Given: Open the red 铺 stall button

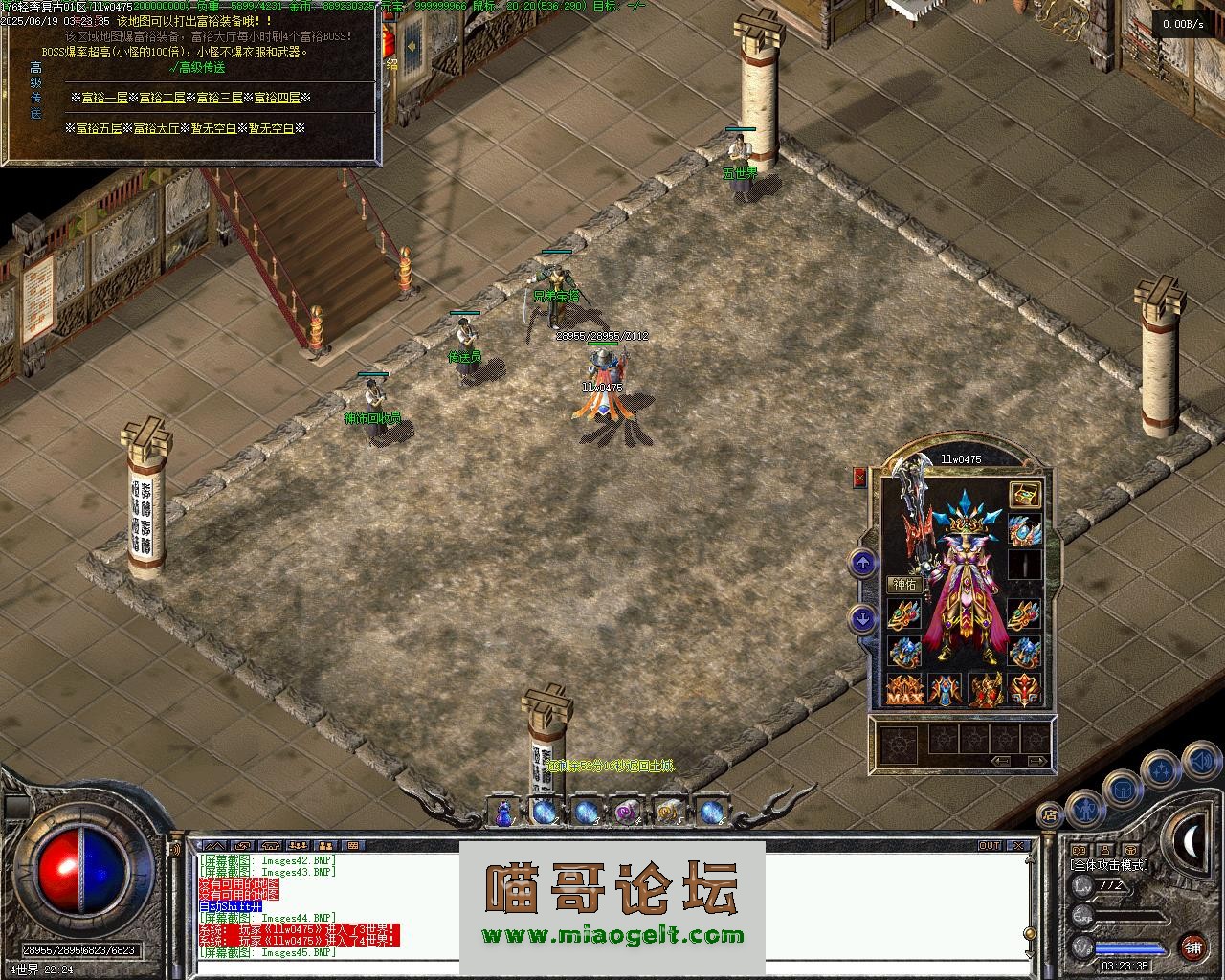Looking at the screenshot, I should coord(1192,947).
